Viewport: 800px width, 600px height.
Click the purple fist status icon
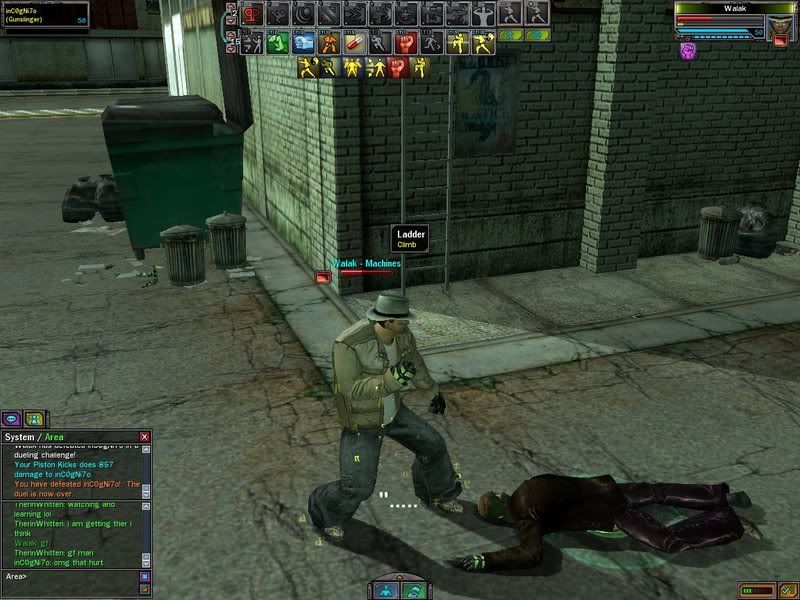click(x=688, y=49)
